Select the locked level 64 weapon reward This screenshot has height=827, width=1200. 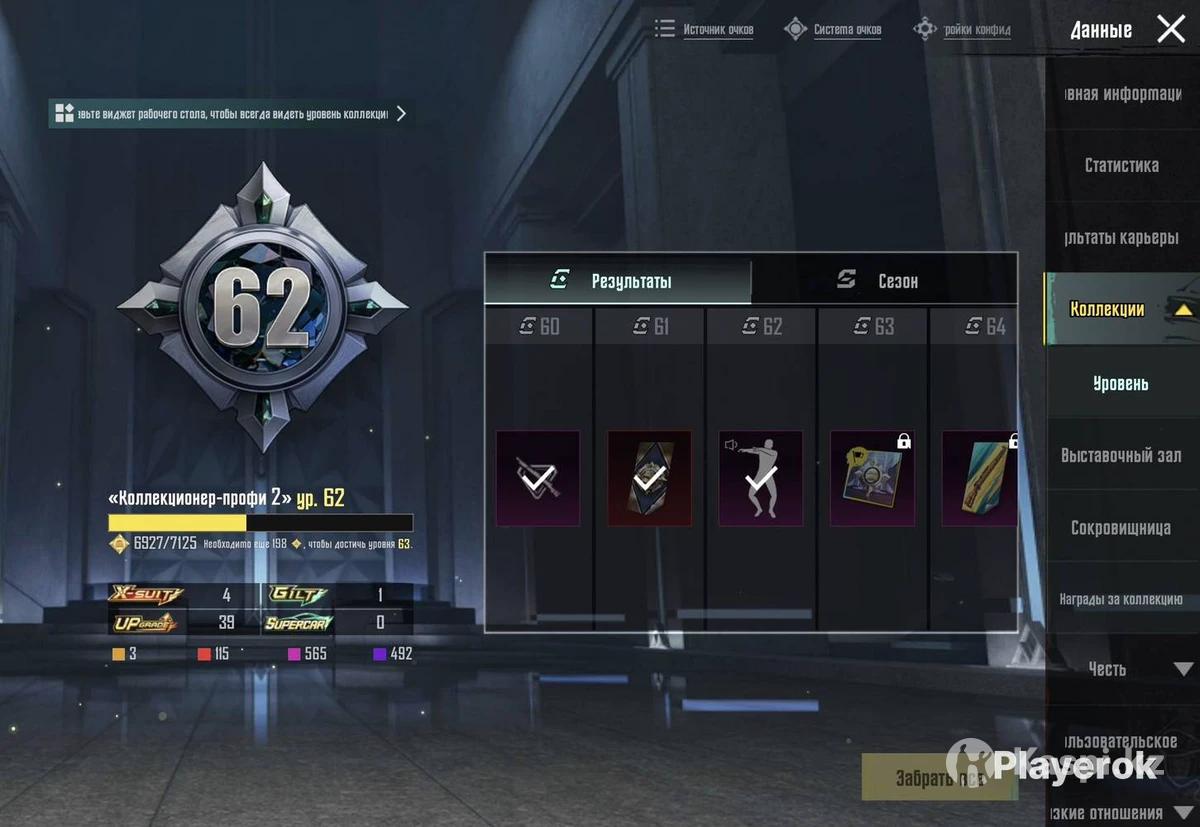pos(979,478)
